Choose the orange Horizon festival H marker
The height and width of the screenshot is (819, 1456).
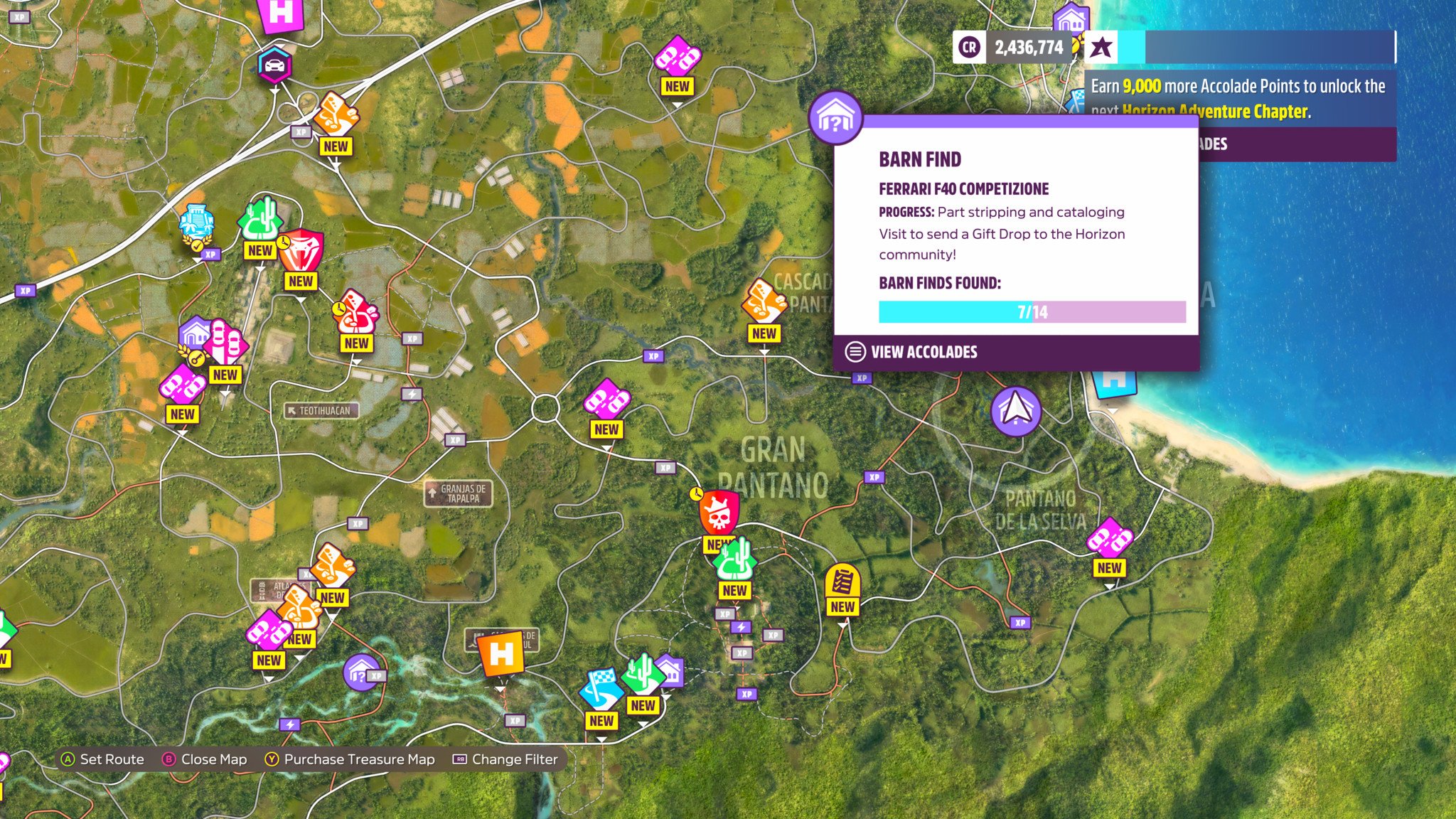pyautogui.click(x=500, y=654)
